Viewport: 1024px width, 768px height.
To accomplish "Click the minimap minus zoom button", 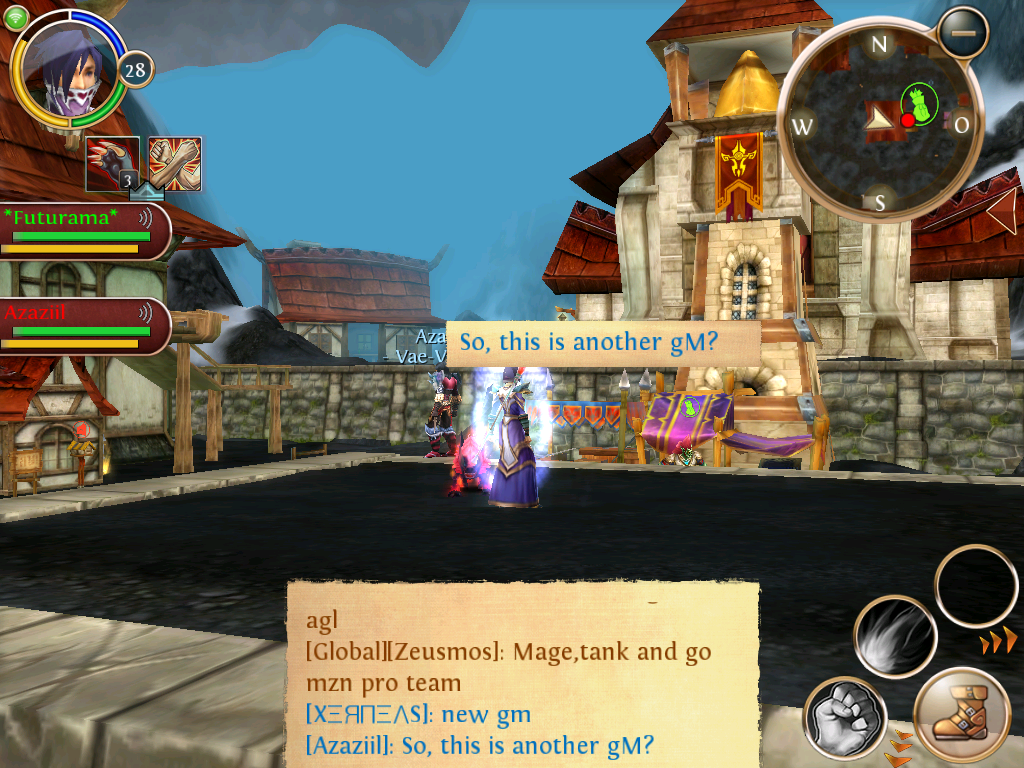I will 962,32.
